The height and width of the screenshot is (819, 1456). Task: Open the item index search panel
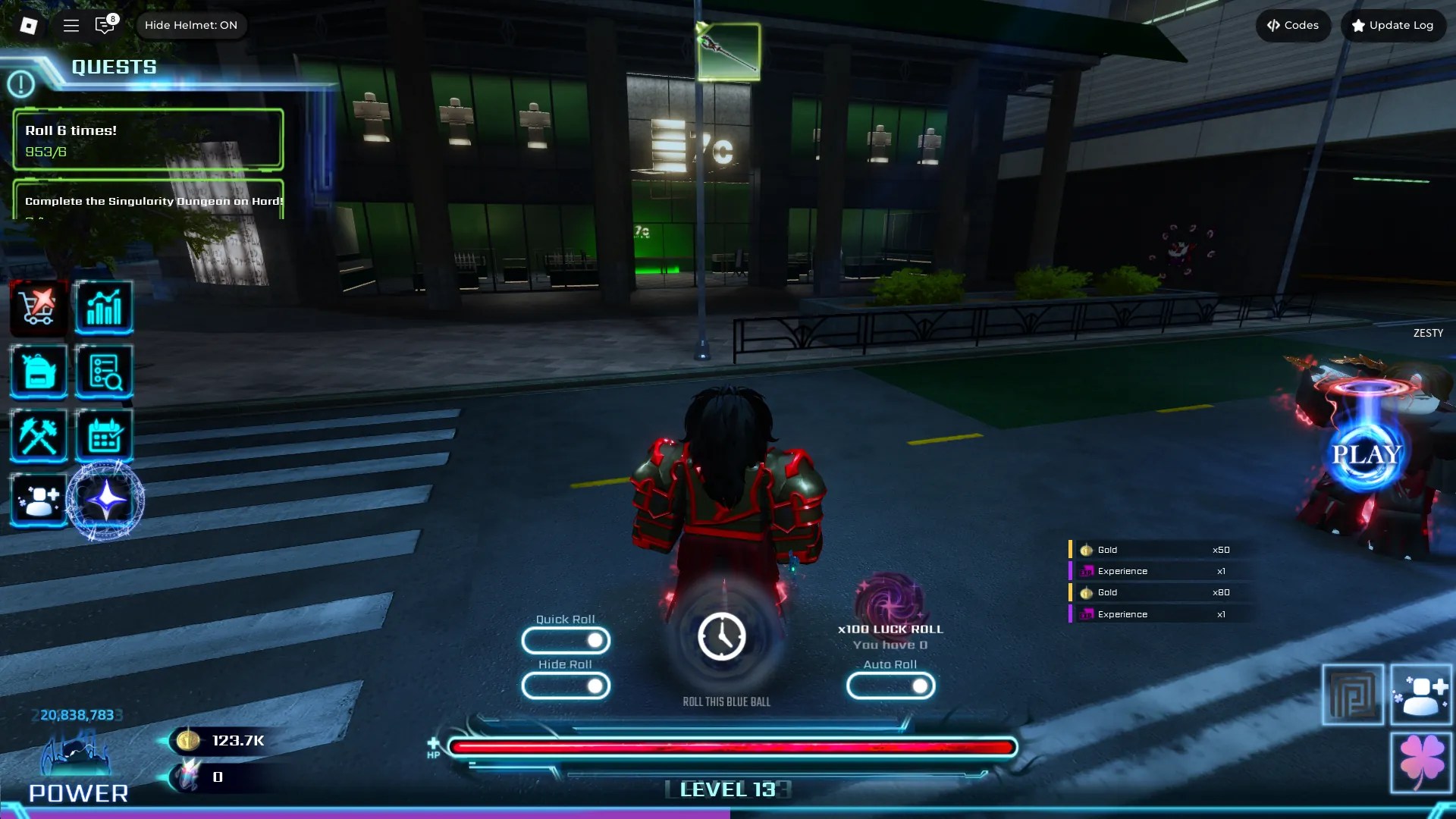click(x=105, y=372)
